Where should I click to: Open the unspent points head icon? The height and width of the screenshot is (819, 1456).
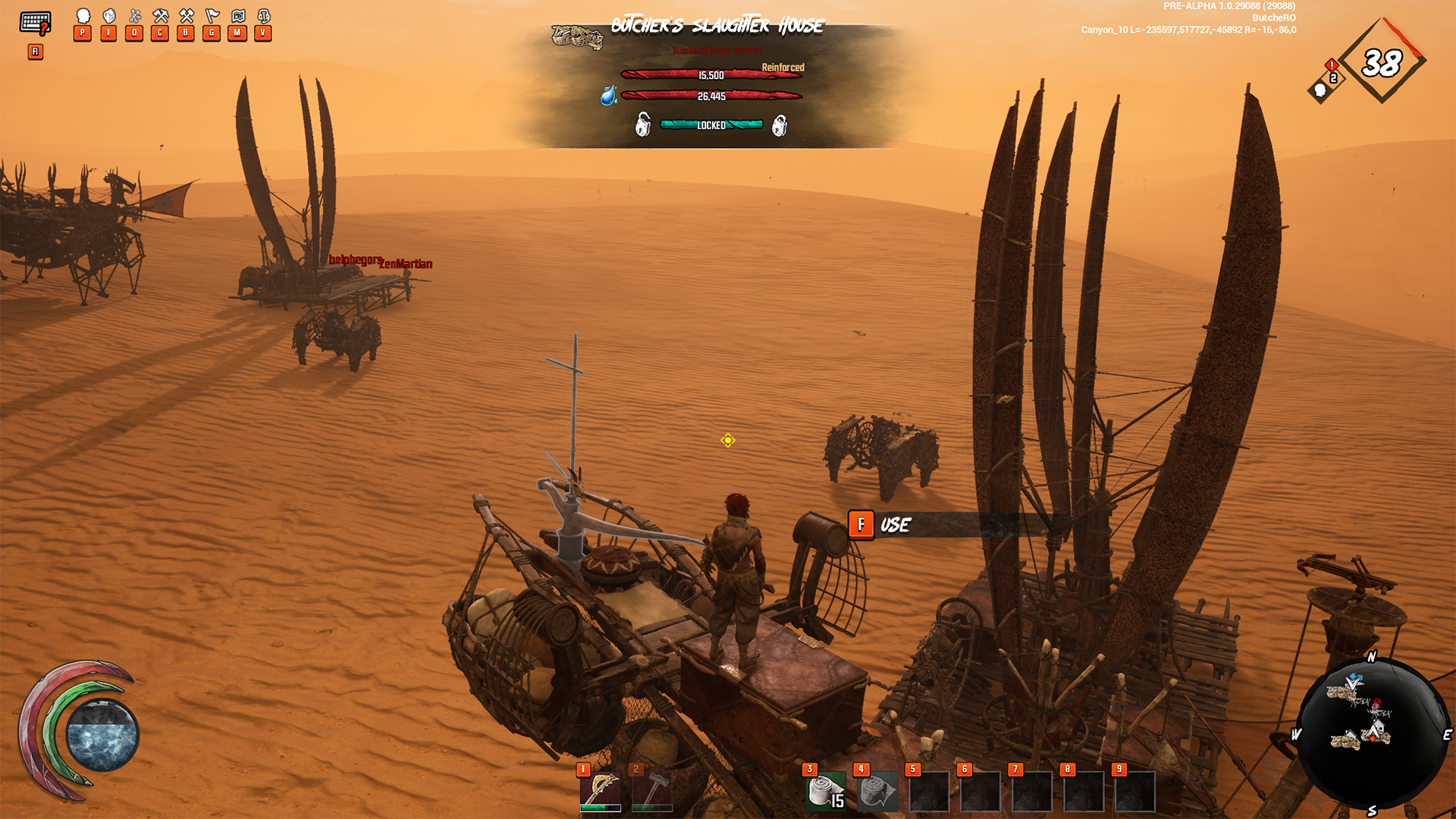[x=1321, y=90]
